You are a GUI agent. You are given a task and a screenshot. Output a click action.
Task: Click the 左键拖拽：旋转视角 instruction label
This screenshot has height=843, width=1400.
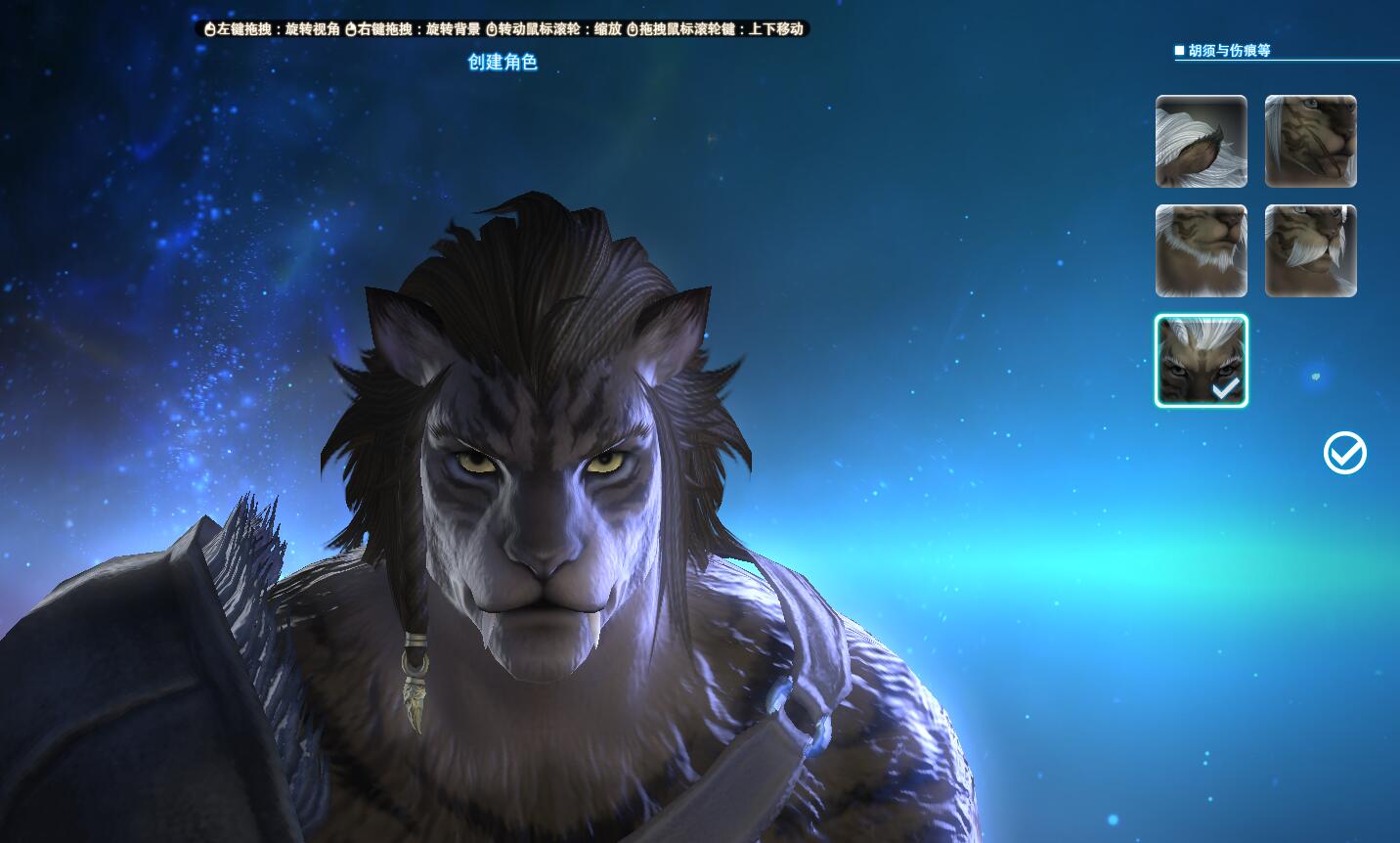pos(274,29)
